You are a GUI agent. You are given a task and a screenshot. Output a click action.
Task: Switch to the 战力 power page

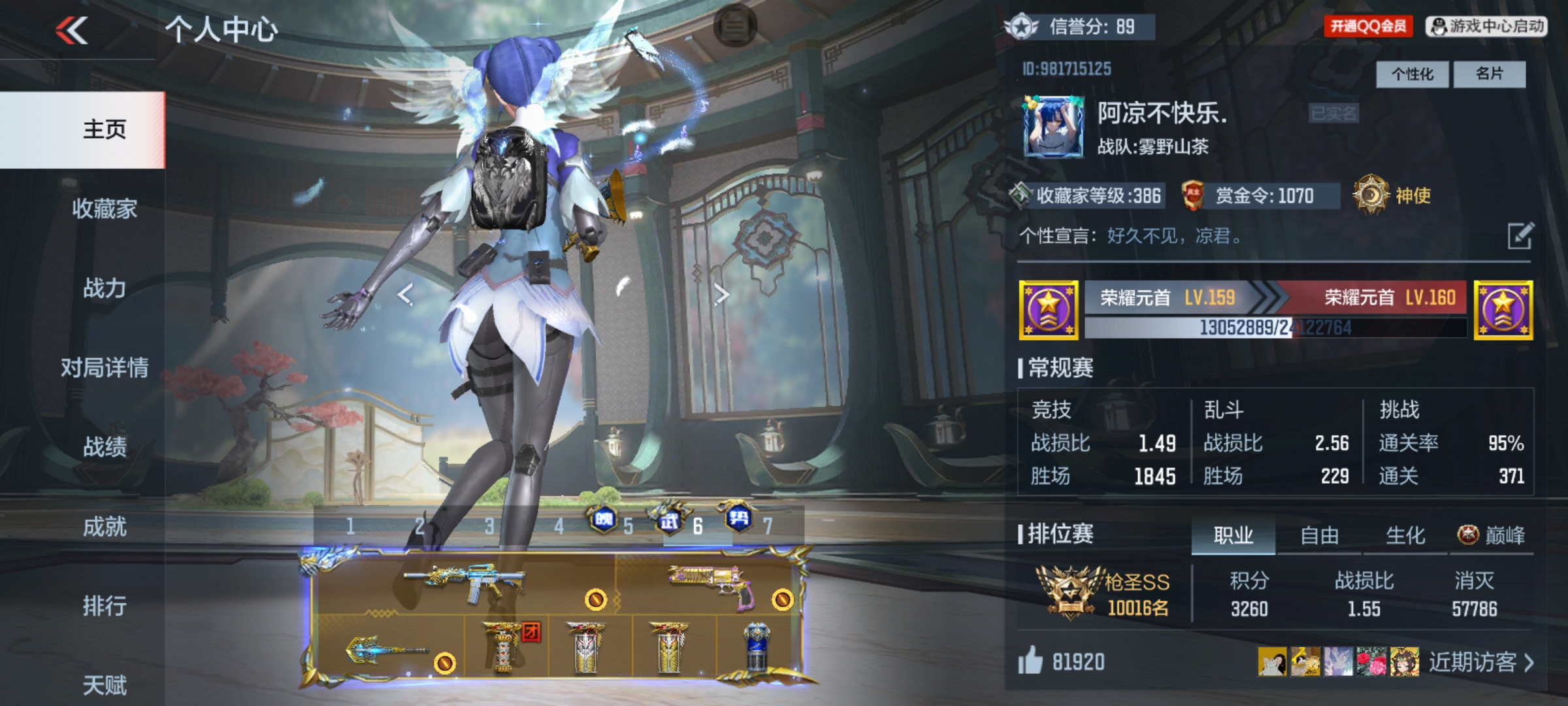point(105,288)
